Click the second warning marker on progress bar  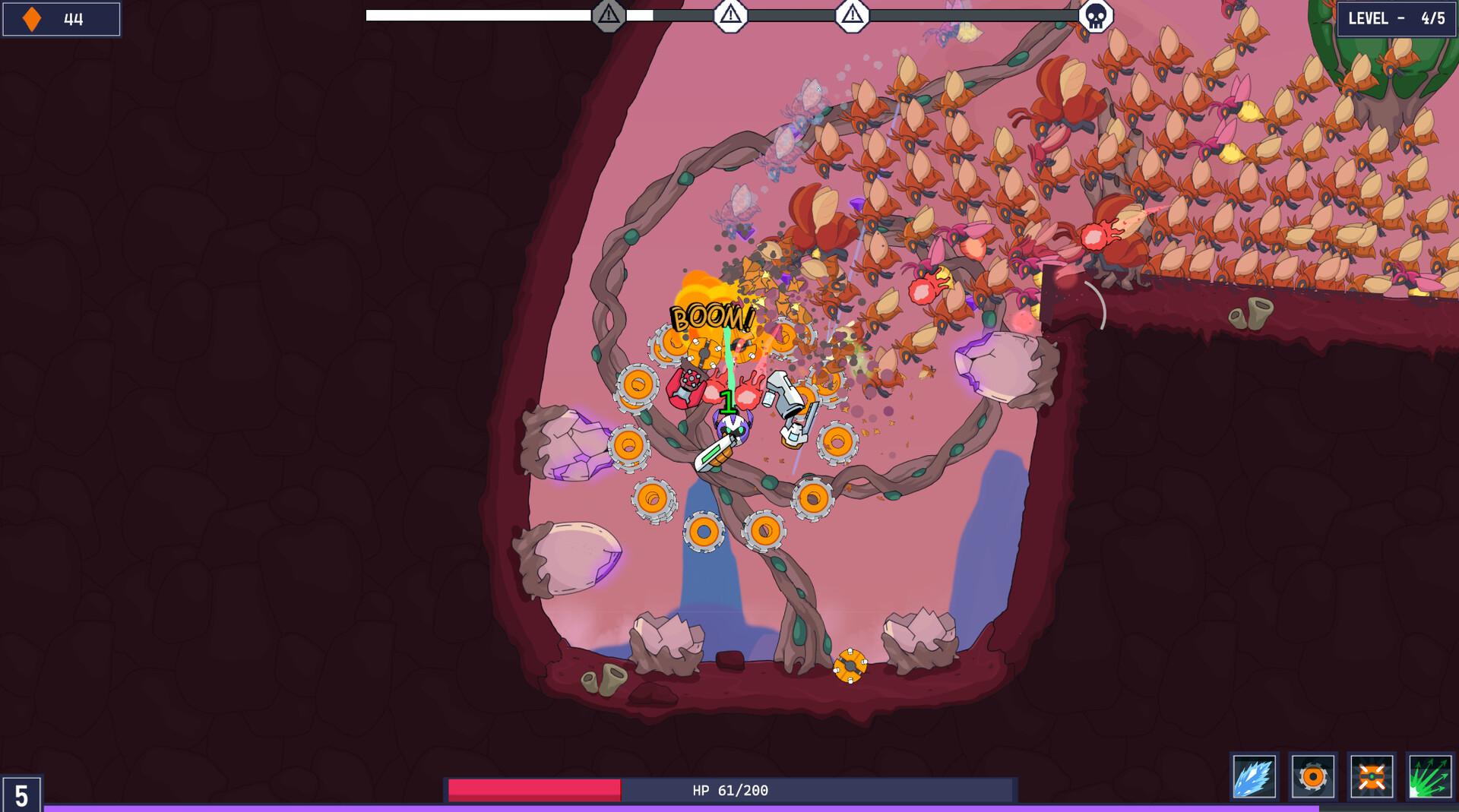point(730,13)
